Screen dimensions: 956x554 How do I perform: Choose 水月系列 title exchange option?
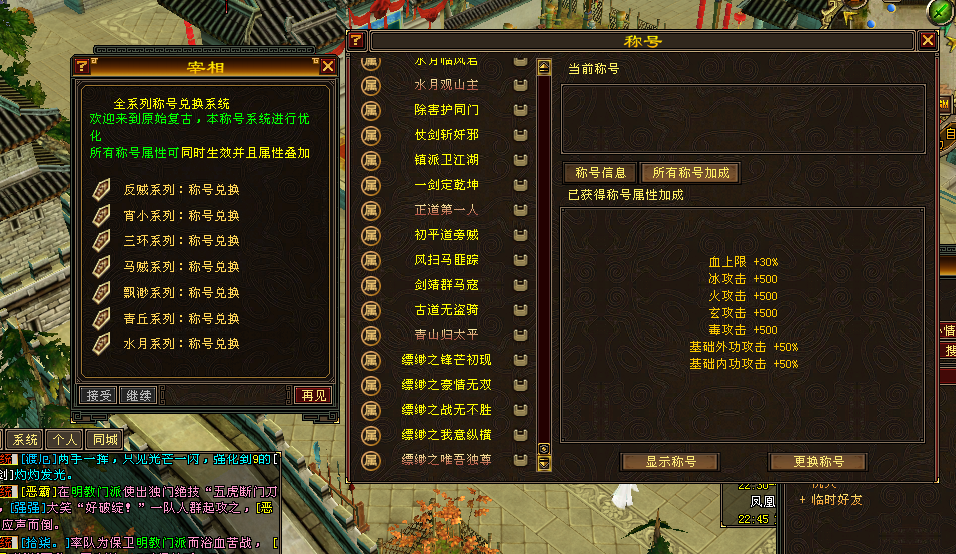pyautogui.click(x=181, y=344)
